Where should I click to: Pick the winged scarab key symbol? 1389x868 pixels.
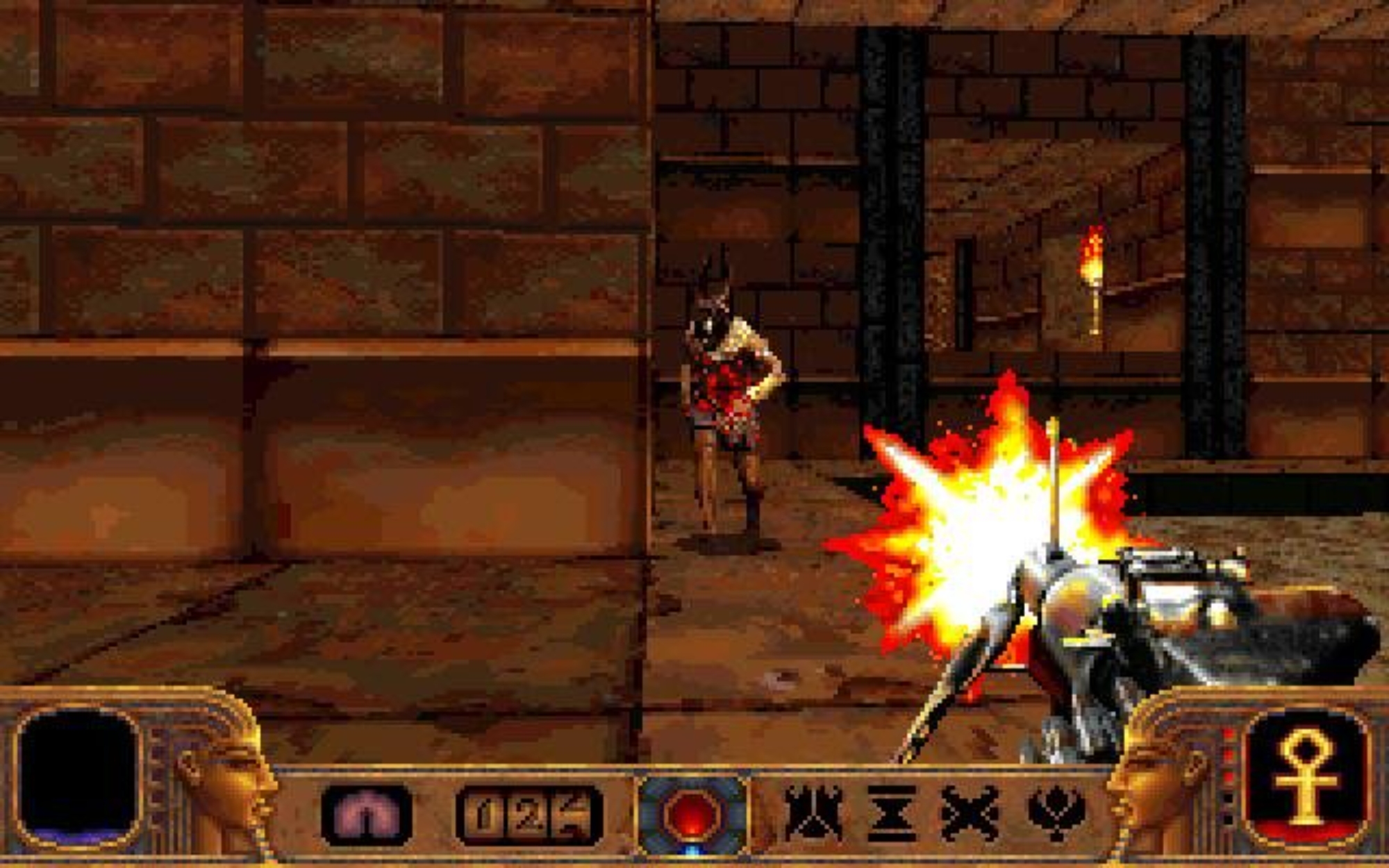(1056, 814)
